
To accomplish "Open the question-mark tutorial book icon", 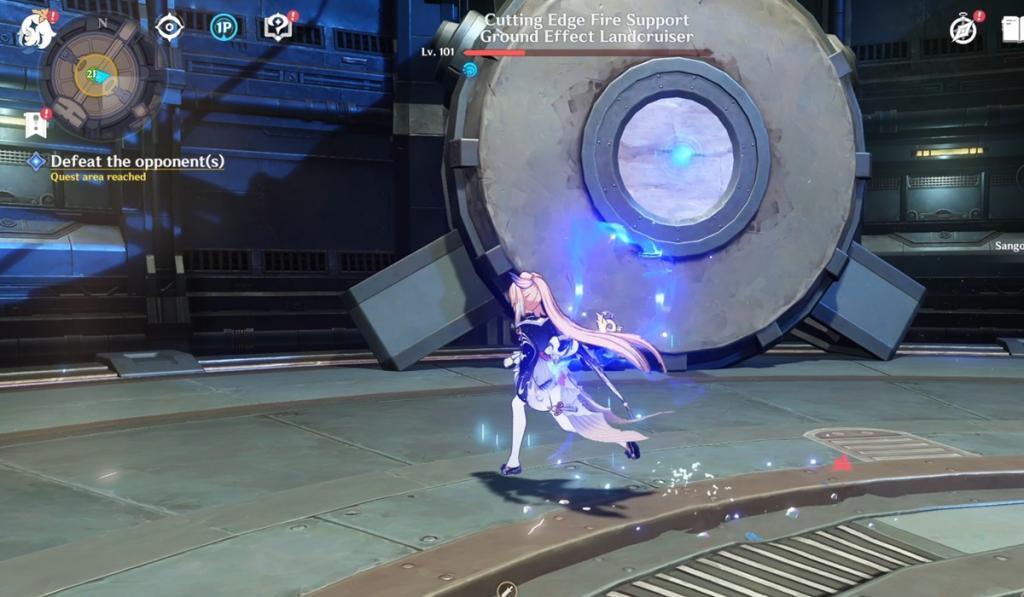I will [x=278, y=27].
